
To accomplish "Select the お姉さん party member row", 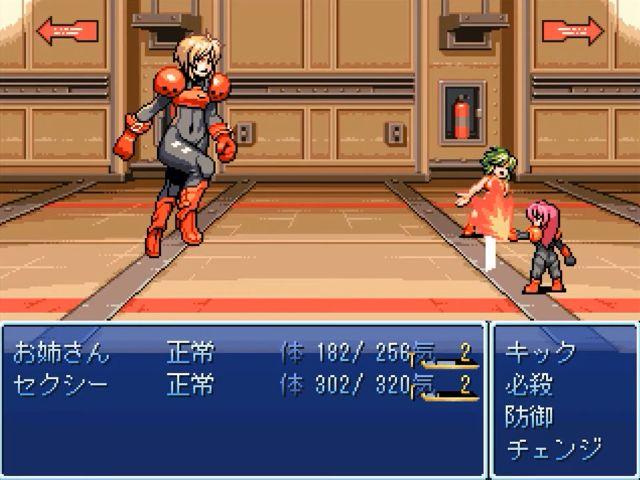I will click(x=62, y=353).
